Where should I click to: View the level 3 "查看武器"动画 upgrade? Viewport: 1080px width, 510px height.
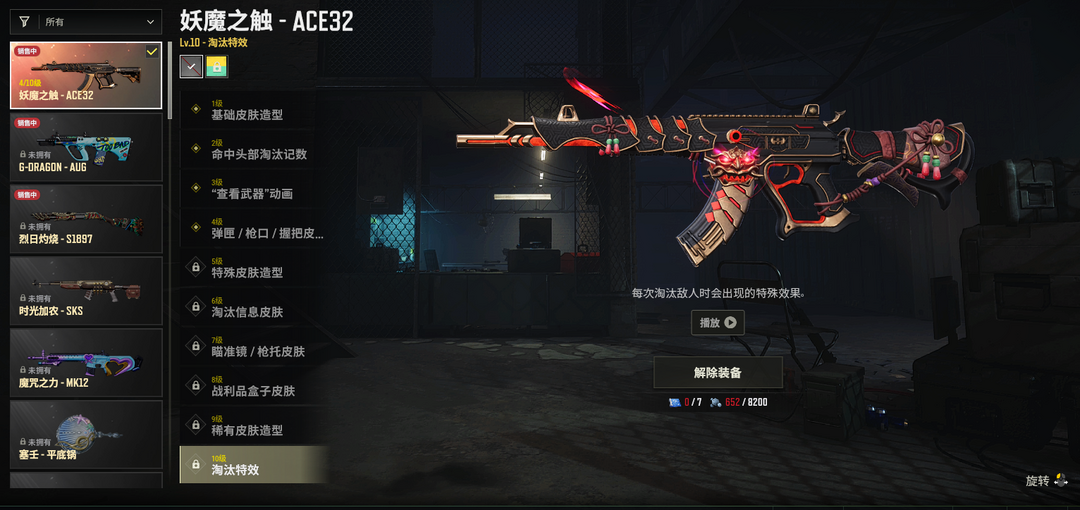[x=254, y=189]
